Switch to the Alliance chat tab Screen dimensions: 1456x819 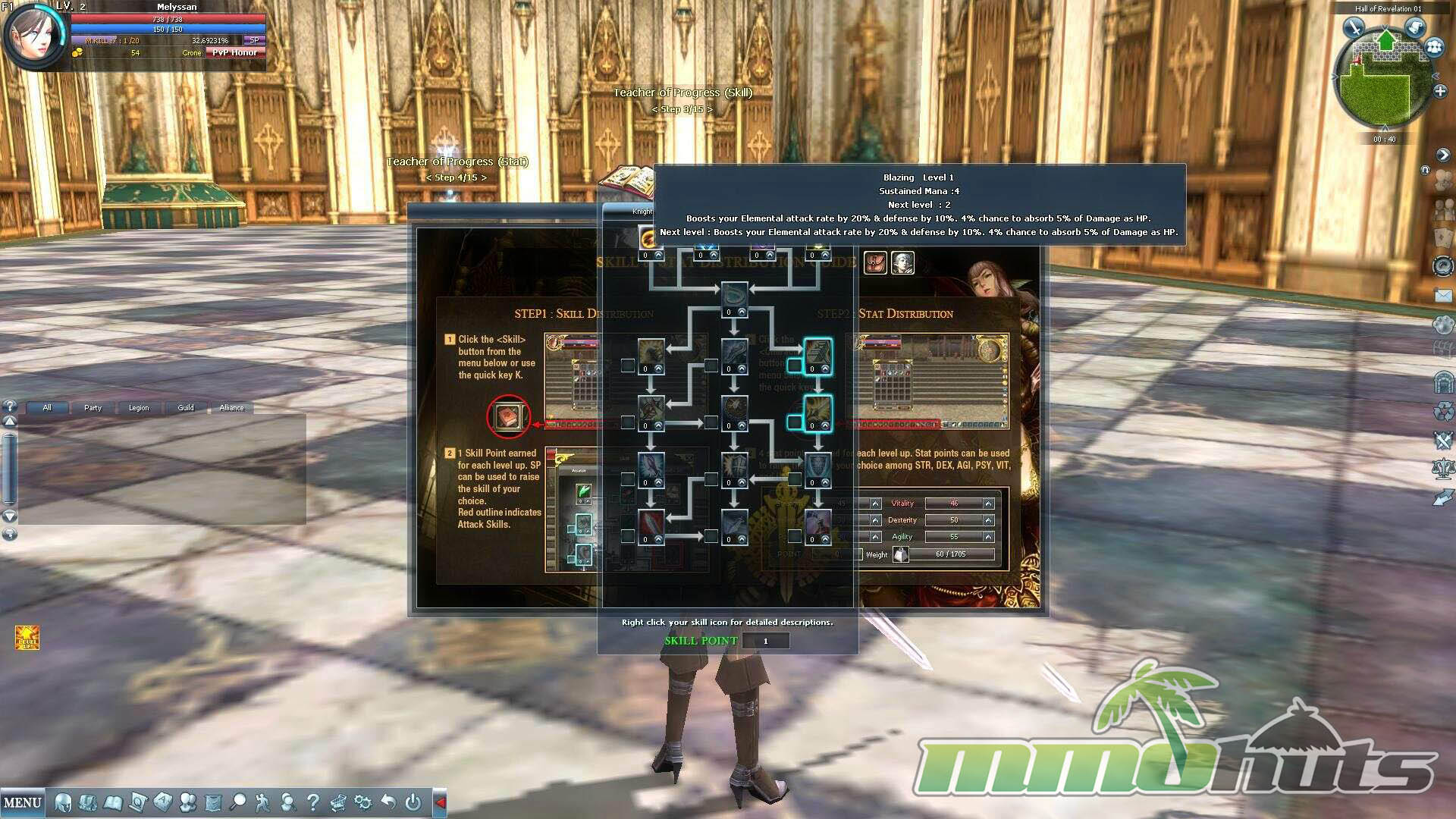[231, 408]
